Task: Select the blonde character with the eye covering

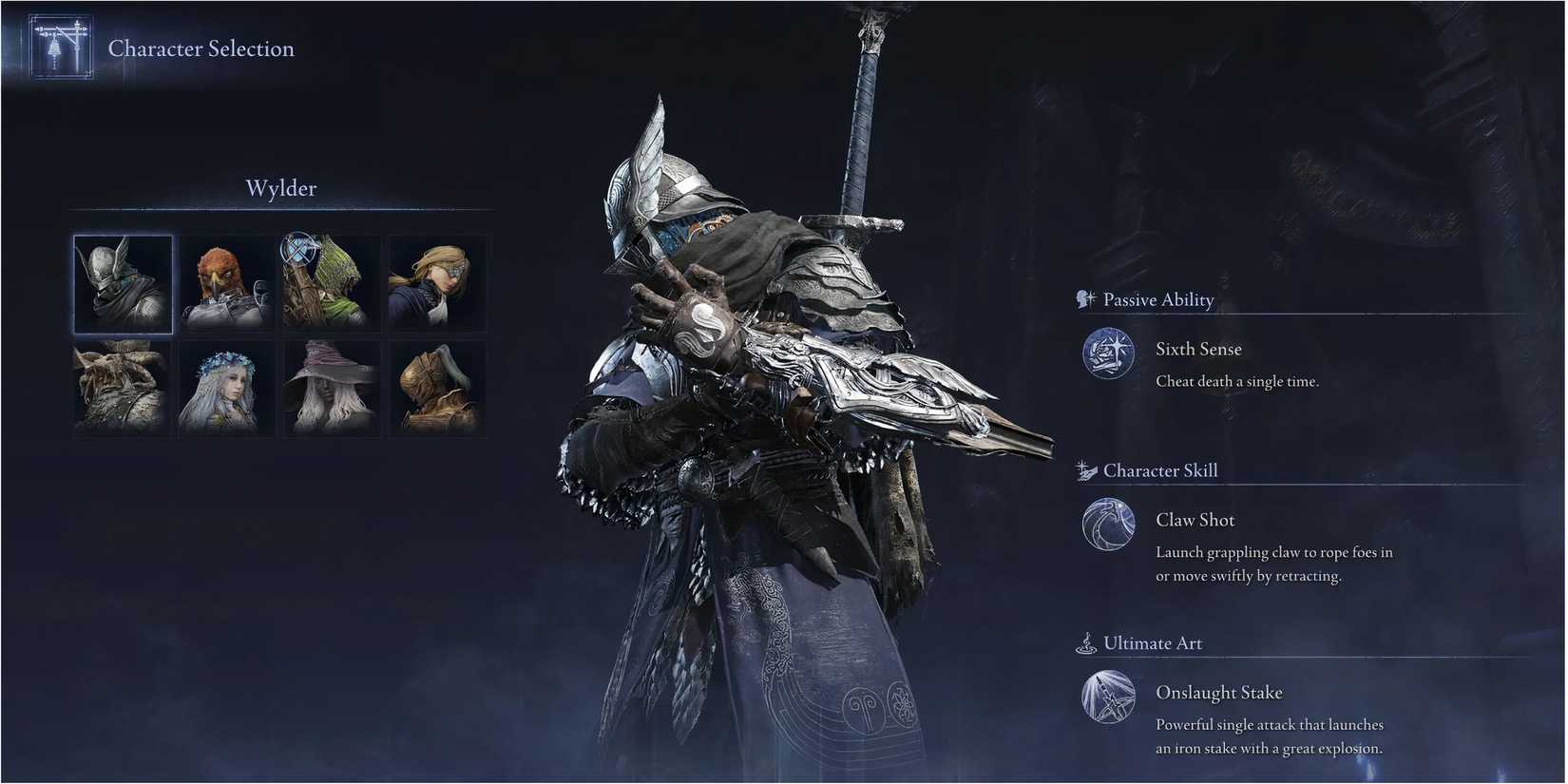Action: (x=436, y=282)
